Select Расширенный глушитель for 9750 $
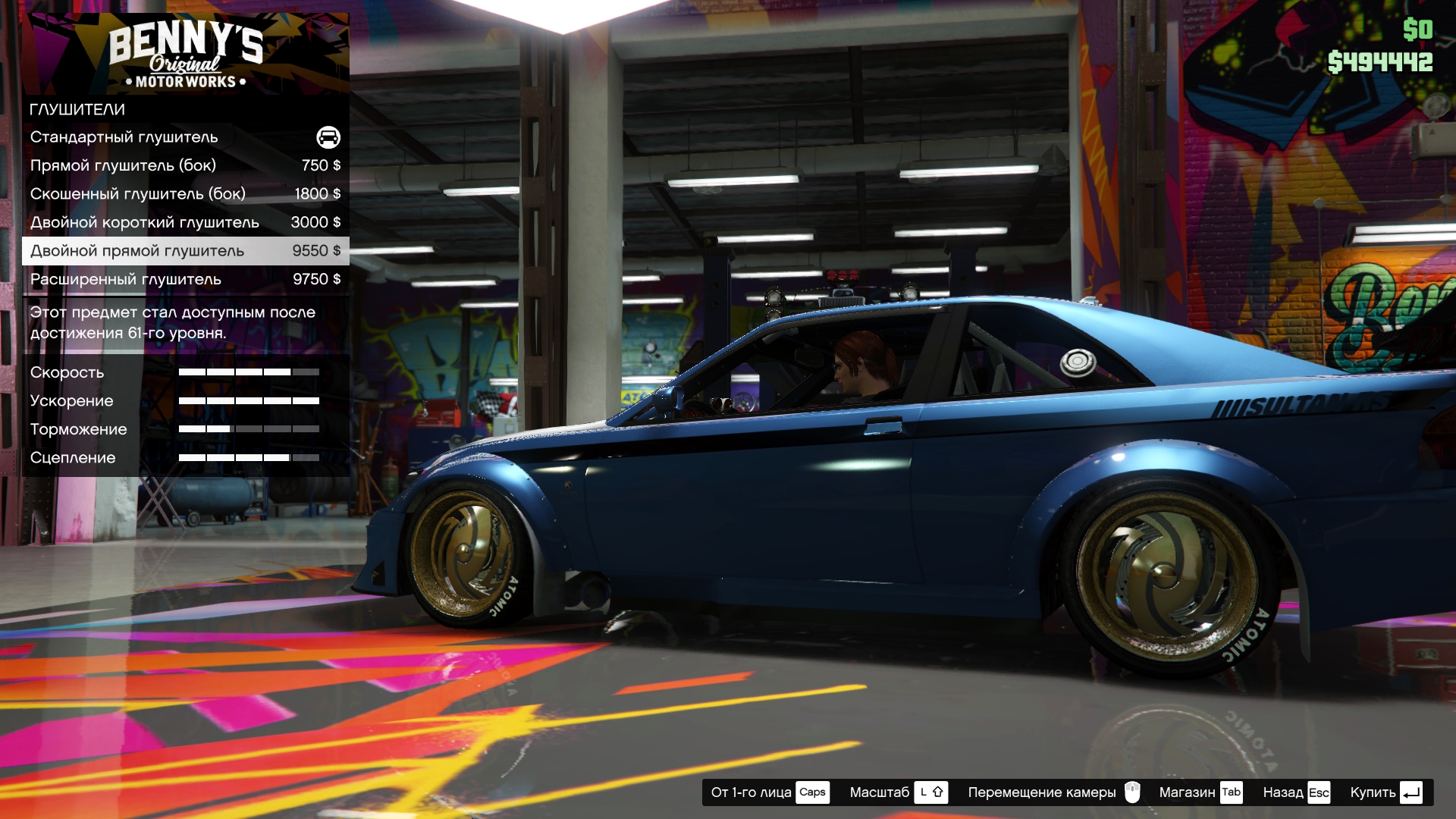This screenshot has height=819, width=1456. (185, 279)
